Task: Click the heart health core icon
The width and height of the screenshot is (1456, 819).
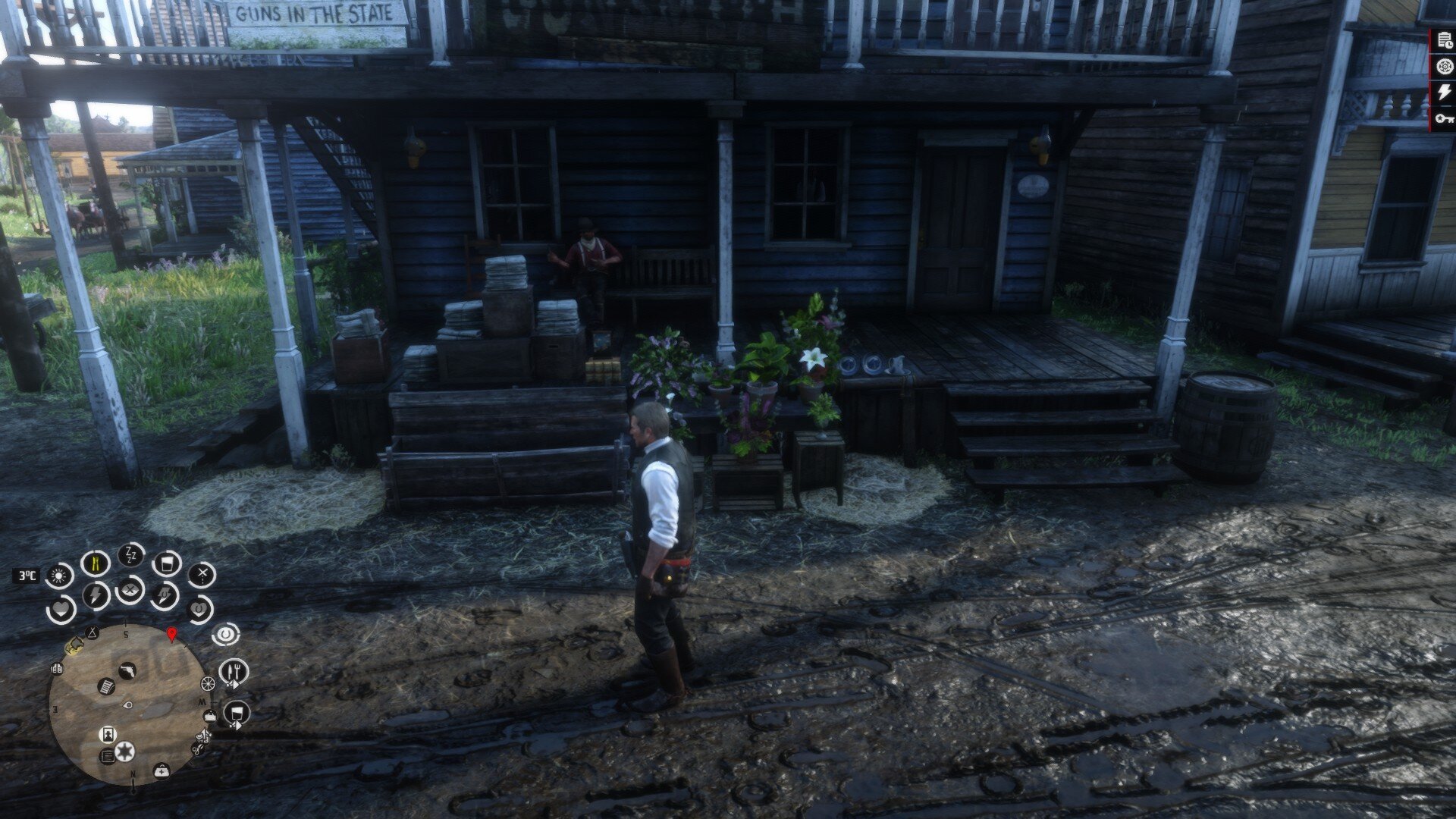Action: 61,608
